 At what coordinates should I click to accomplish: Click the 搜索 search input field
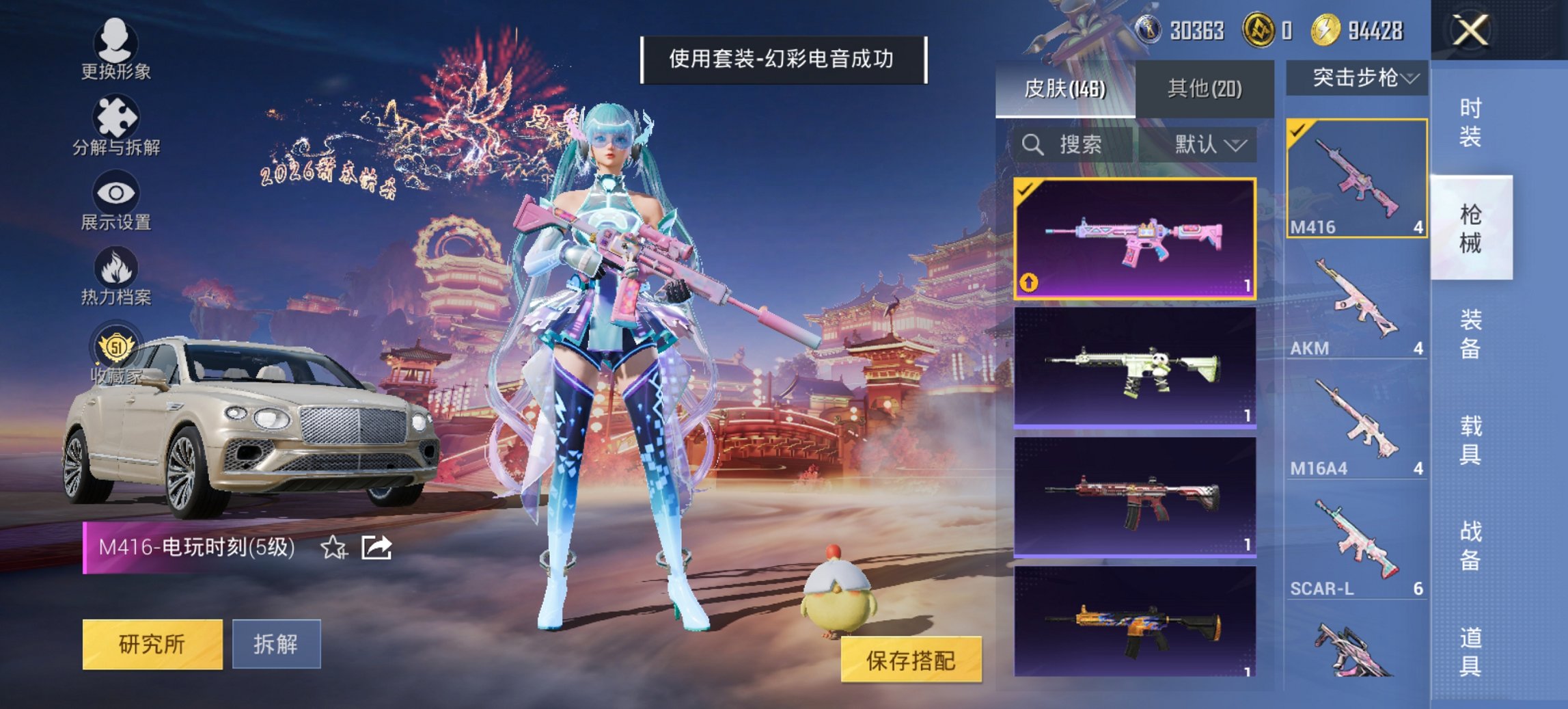point(1066,144)
